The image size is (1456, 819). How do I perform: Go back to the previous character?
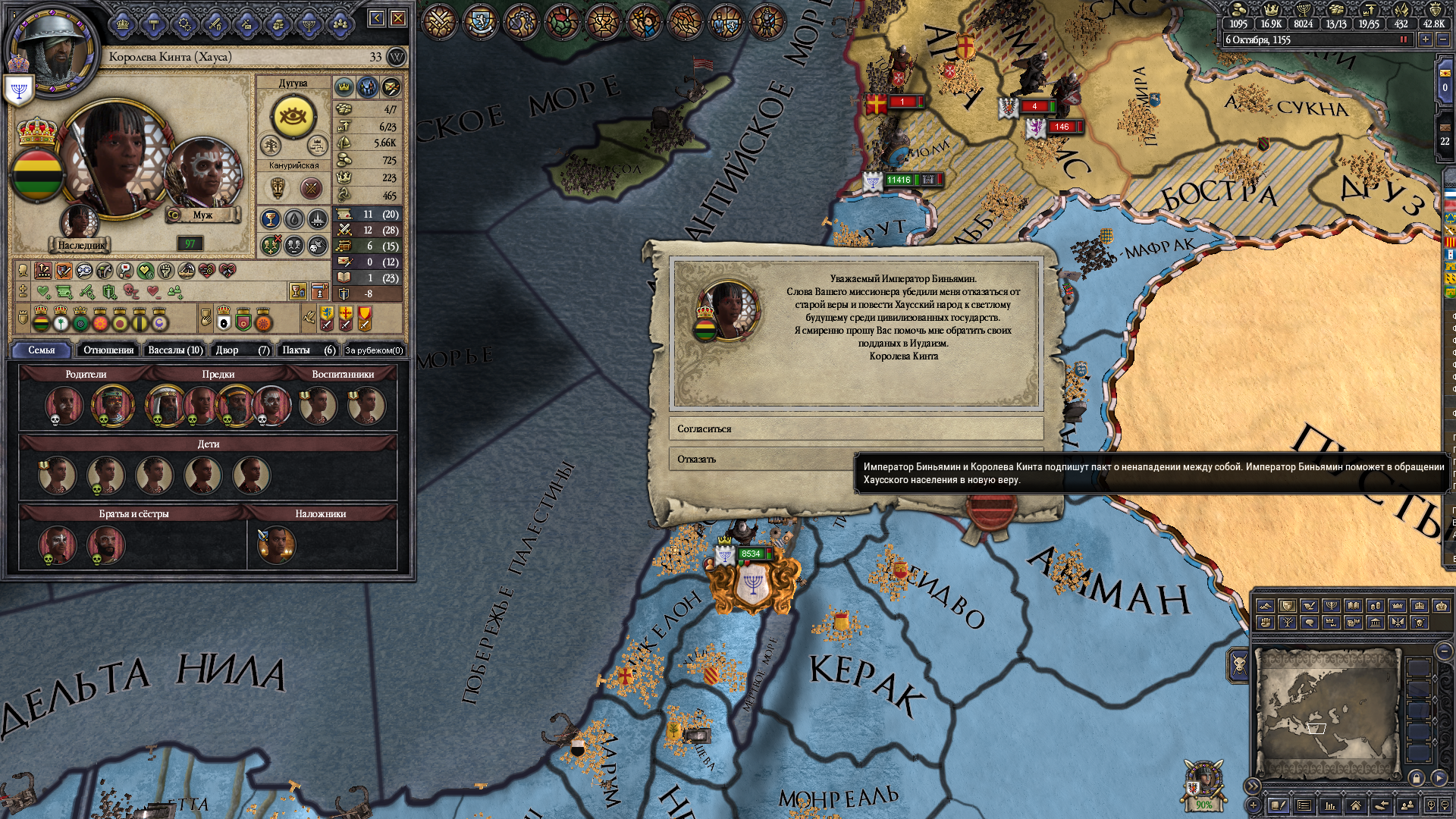pos(377,18)
